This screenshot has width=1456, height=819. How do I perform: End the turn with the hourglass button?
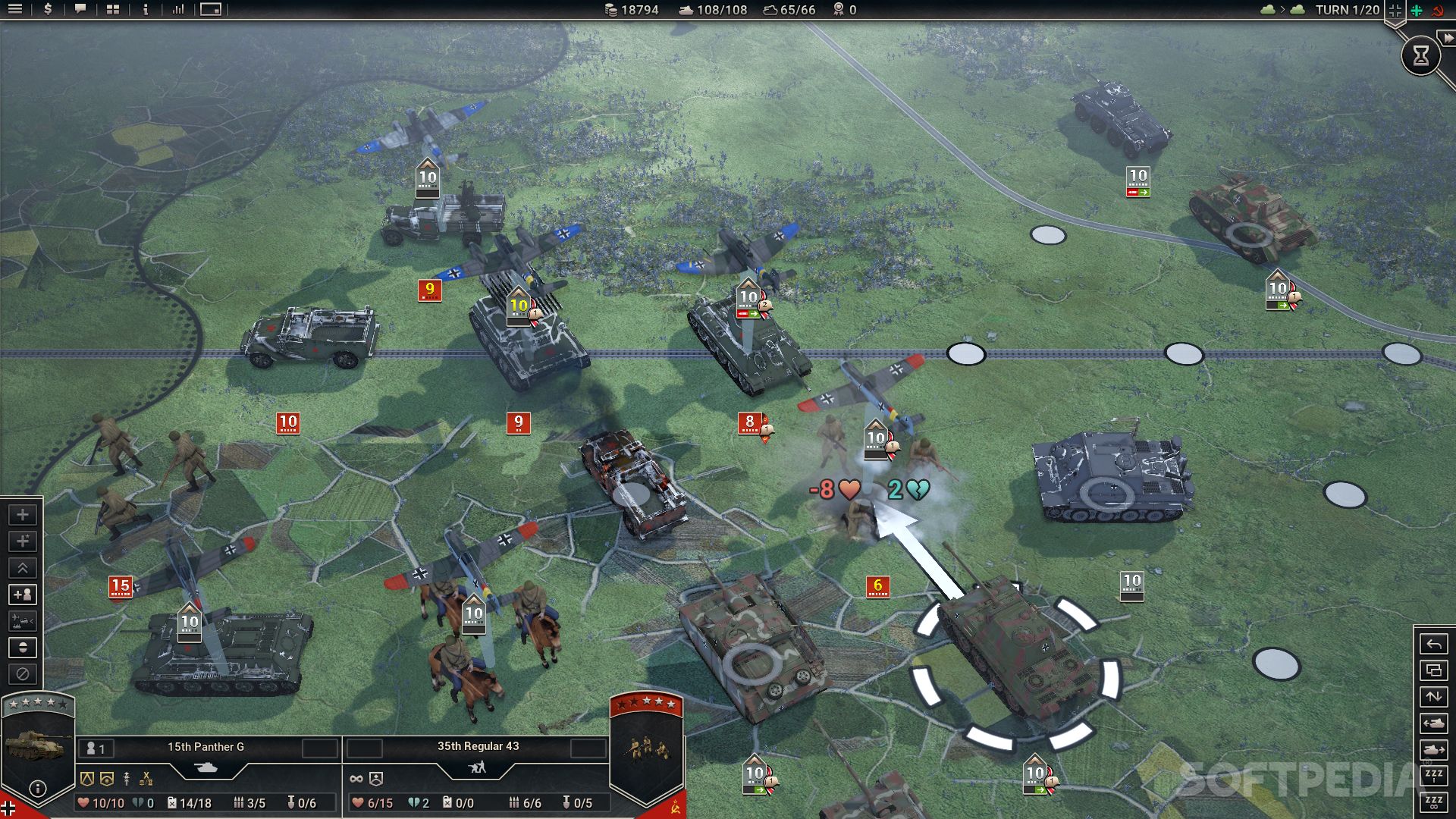(x=1420, y=55)
